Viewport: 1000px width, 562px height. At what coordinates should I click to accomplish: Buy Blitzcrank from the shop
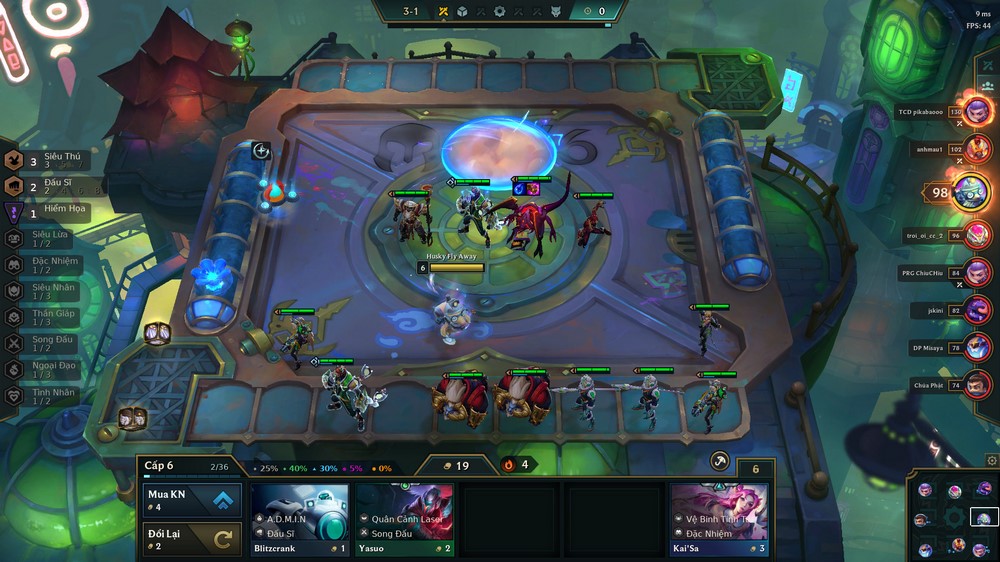pos(299,518)
